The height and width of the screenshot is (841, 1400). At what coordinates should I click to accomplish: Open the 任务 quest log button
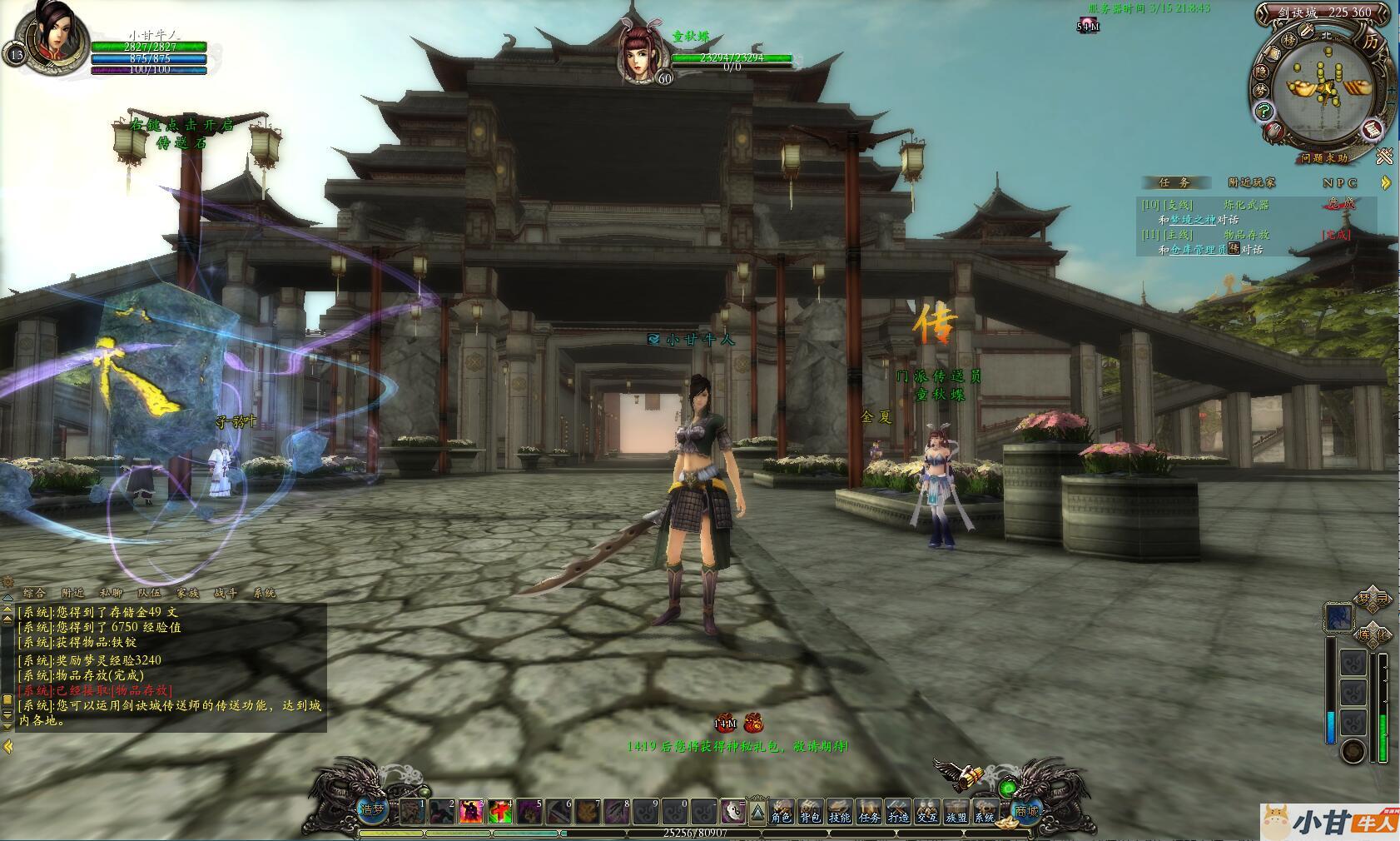[869, 810]
